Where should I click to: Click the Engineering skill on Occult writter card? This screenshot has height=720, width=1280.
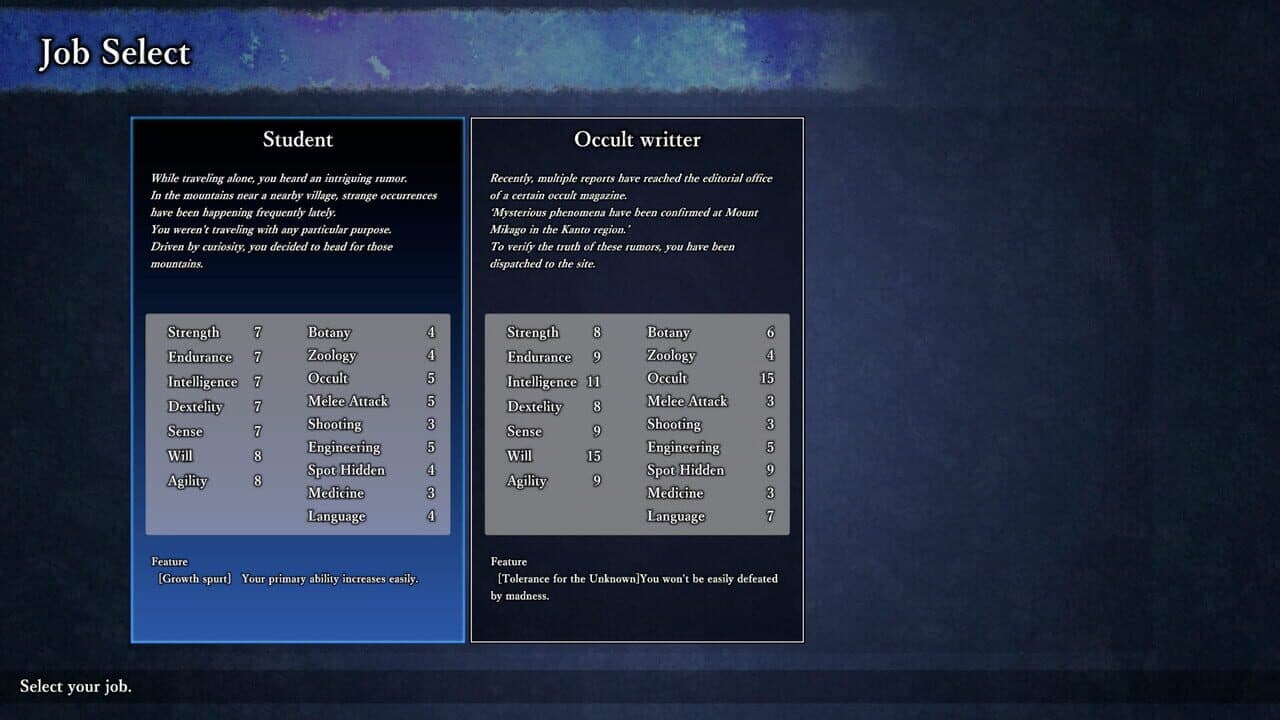point(684,446)
